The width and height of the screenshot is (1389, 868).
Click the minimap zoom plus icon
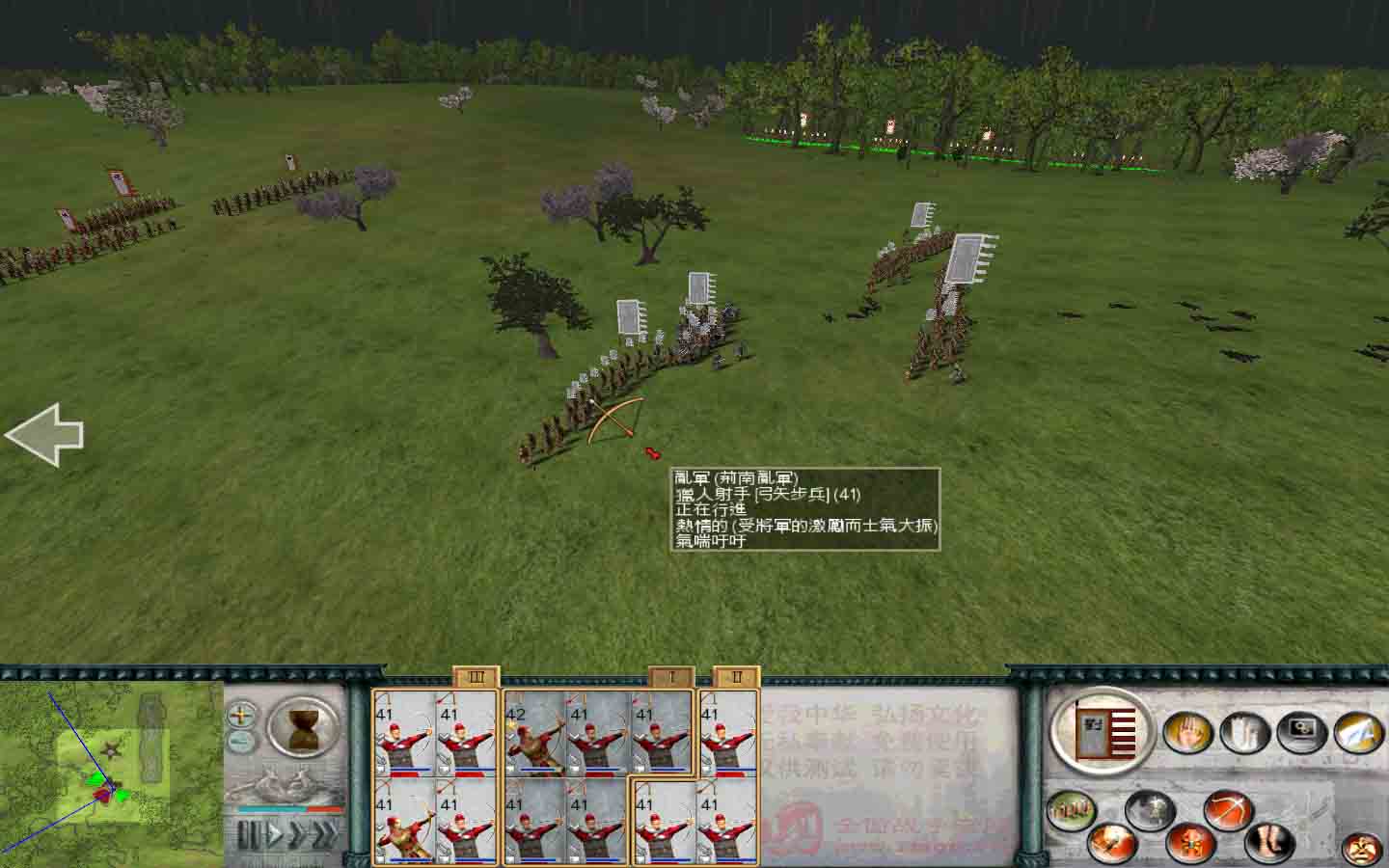click(241, 717)
